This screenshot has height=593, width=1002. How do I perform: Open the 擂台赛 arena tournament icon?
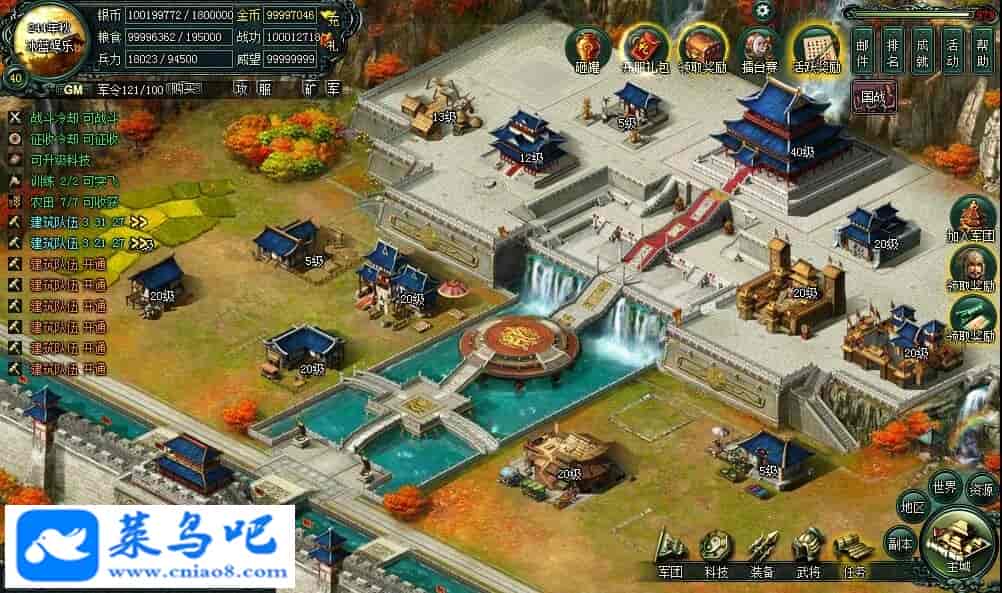pyautogui.click(x=761, y=50)
